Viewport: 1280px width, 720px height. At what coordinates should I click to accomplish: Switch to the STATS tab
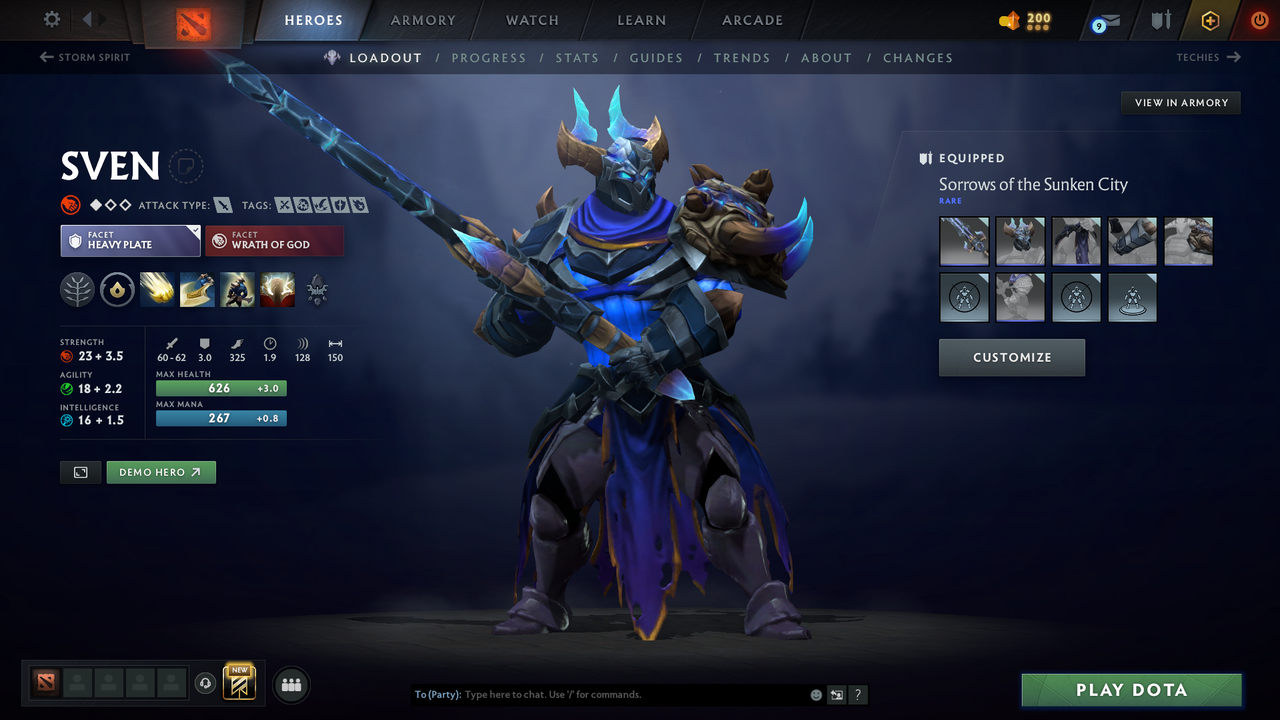click(577, 58)
